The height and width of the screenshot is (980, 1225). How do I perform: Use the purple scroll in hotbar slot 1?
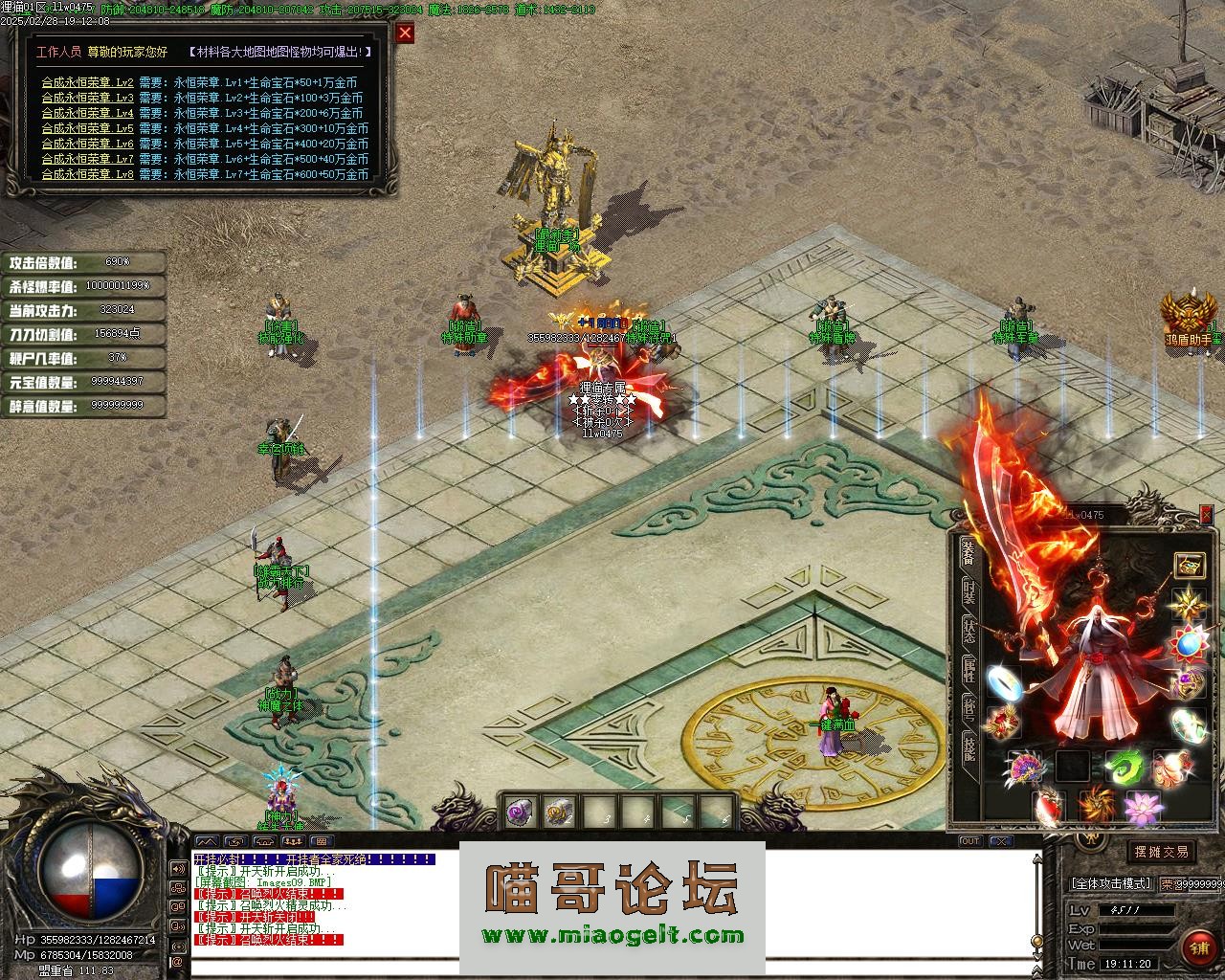coord(519,813)
